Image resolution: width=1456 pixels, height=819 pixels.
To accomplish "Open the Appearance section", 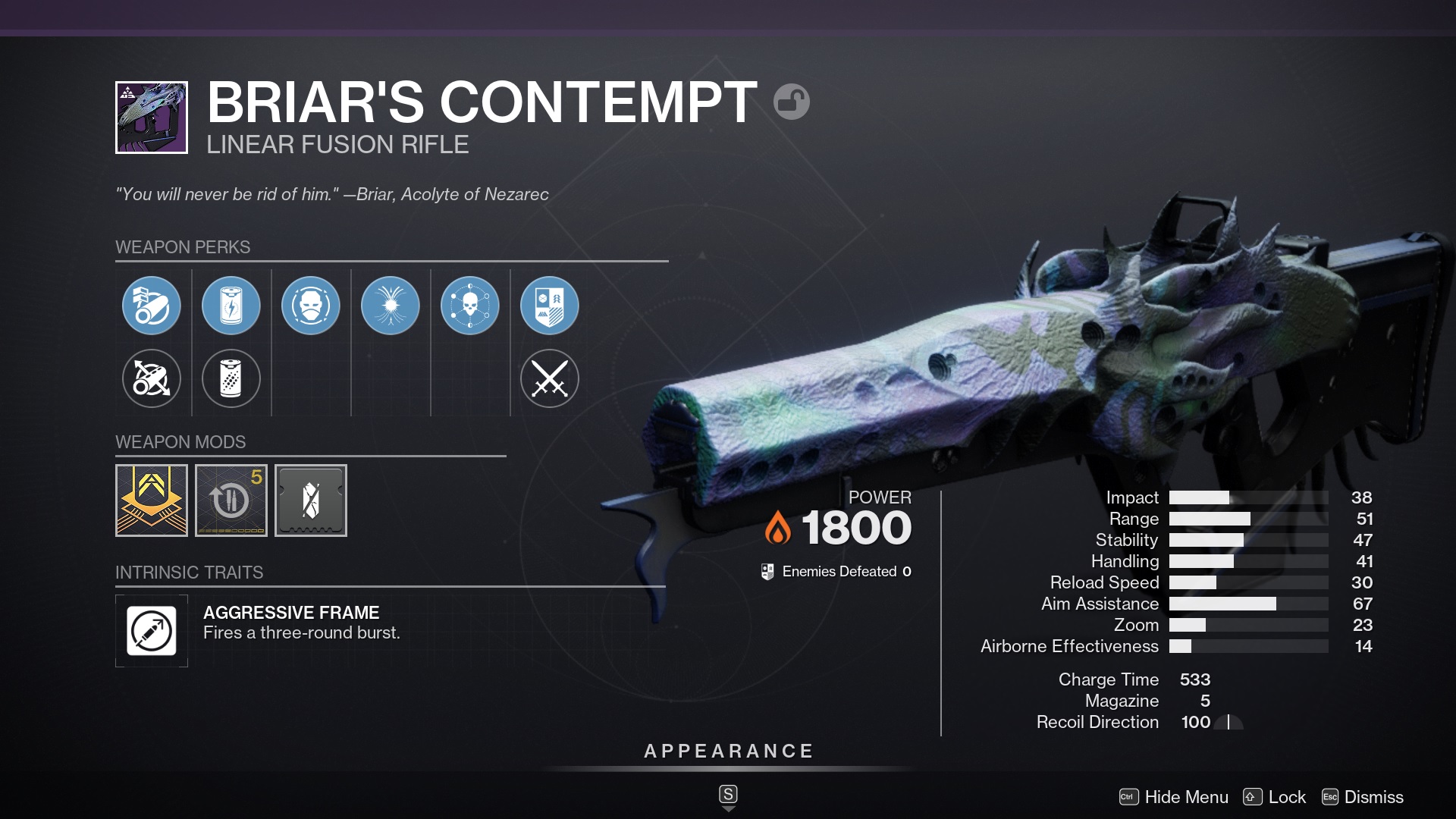I will pos(728,752).
